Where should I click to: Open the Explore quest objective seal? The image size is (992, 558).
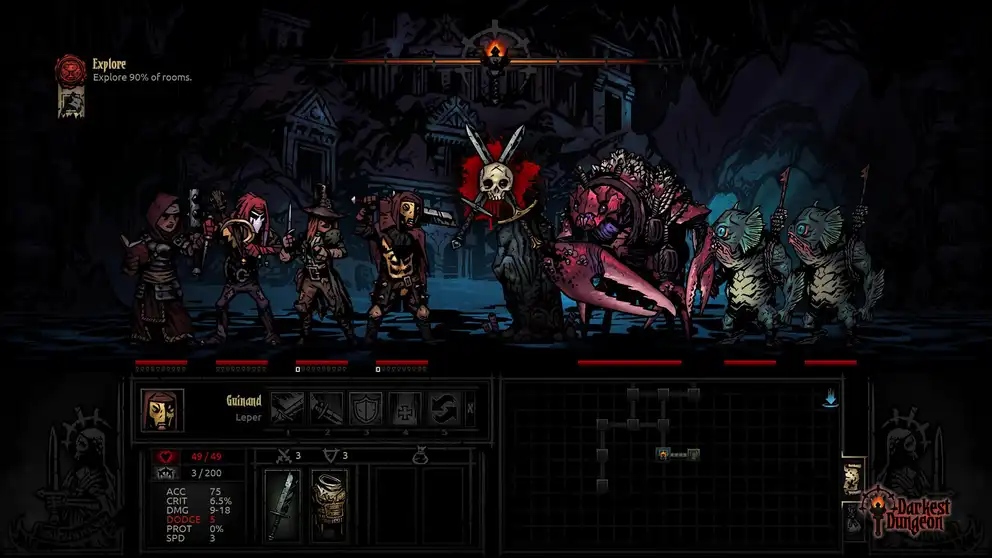[72, 68]
